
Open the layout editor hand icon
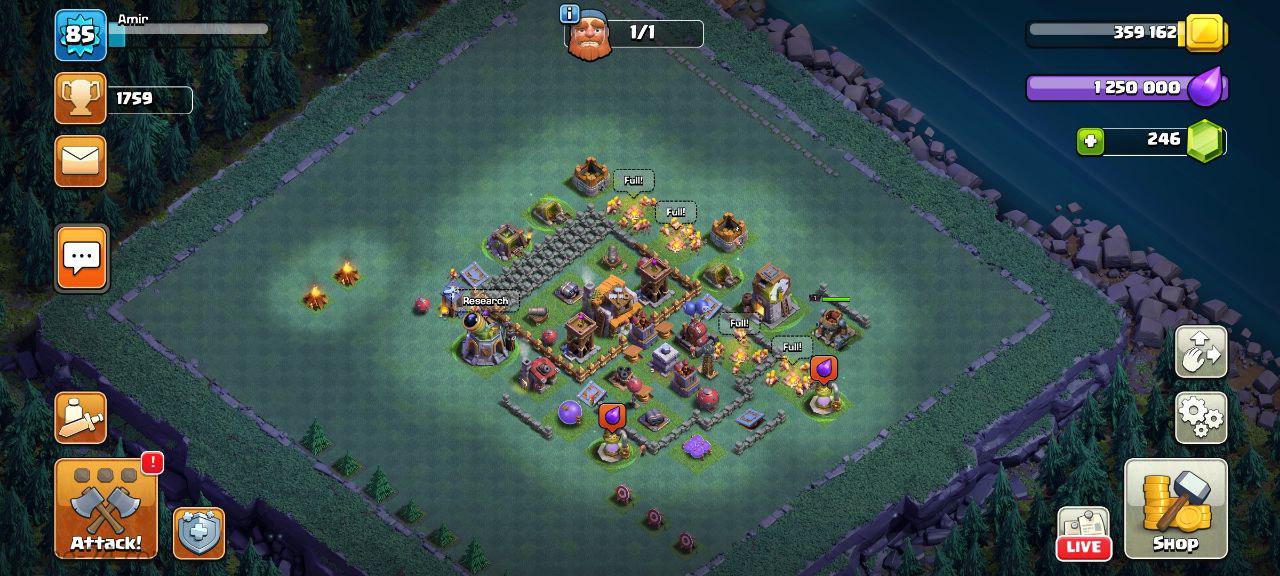(x=1200, y=351)
